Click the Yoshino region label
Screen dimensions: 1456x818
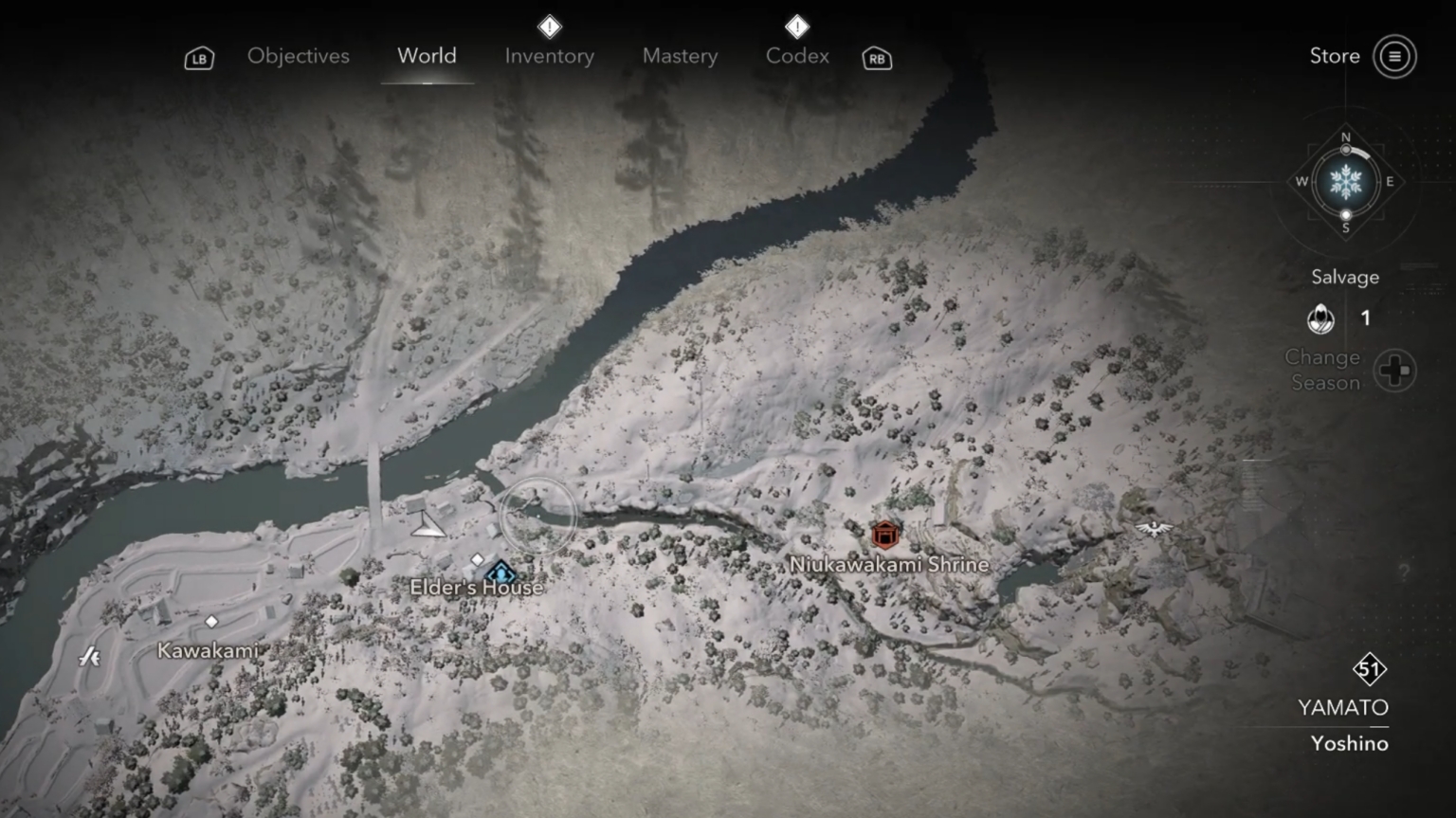tap(1348, 743)
